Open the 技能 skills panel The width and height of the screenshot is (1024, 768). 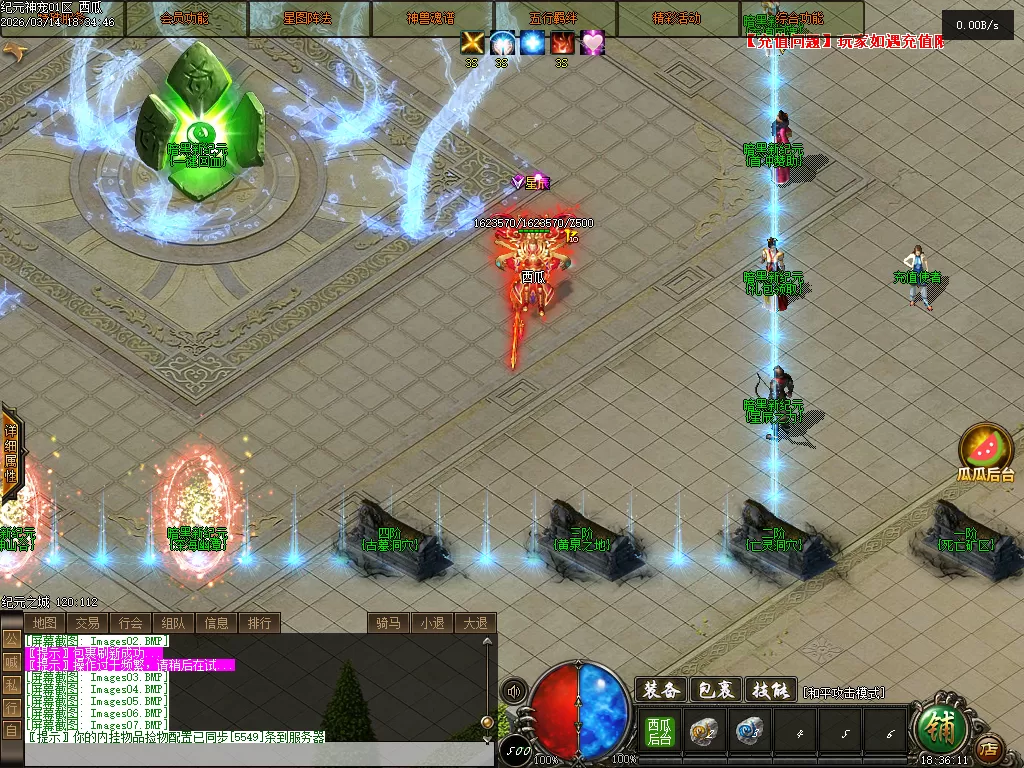771,690
